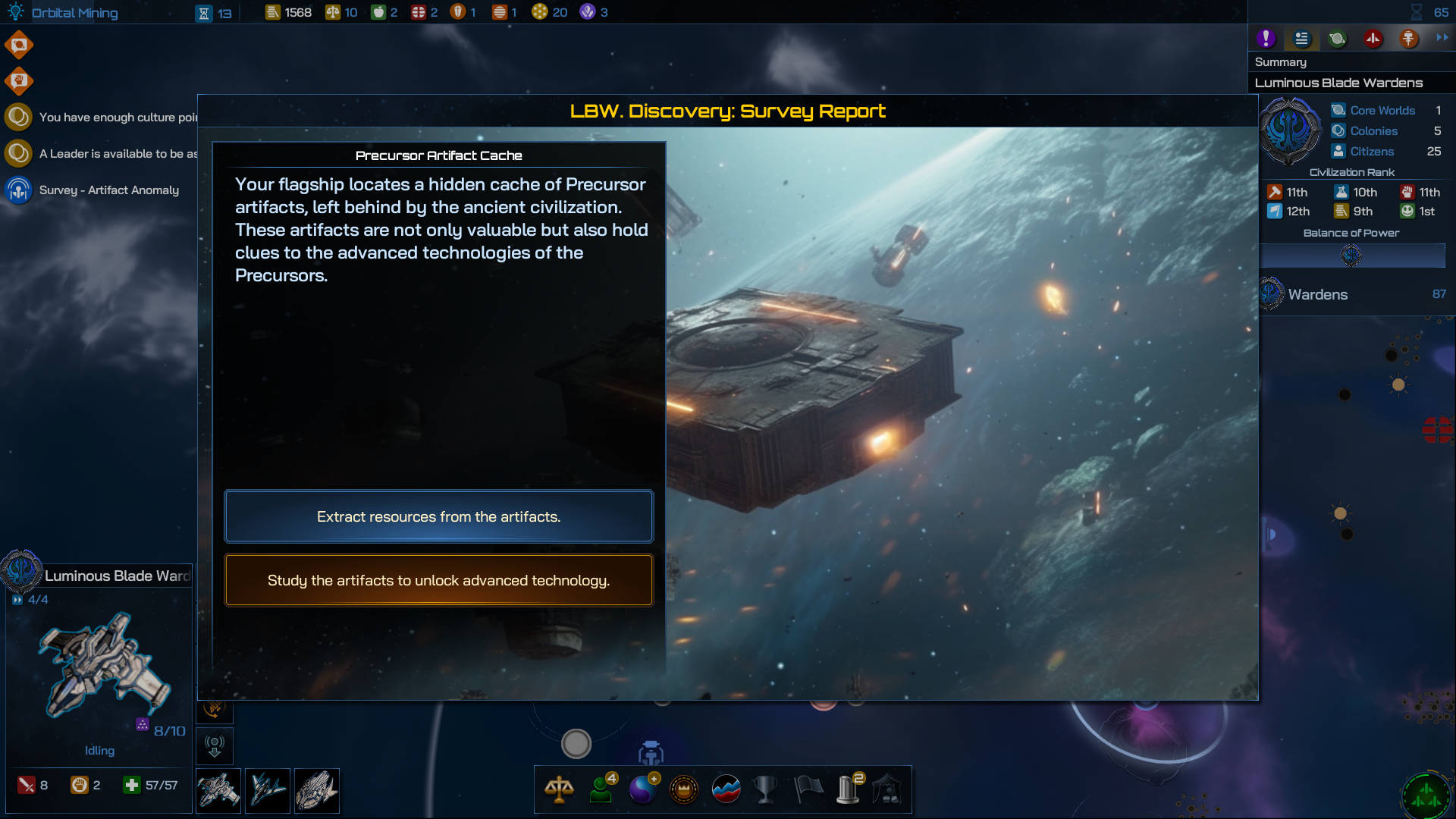Open the Leader available notification

[x=117, y=153]
